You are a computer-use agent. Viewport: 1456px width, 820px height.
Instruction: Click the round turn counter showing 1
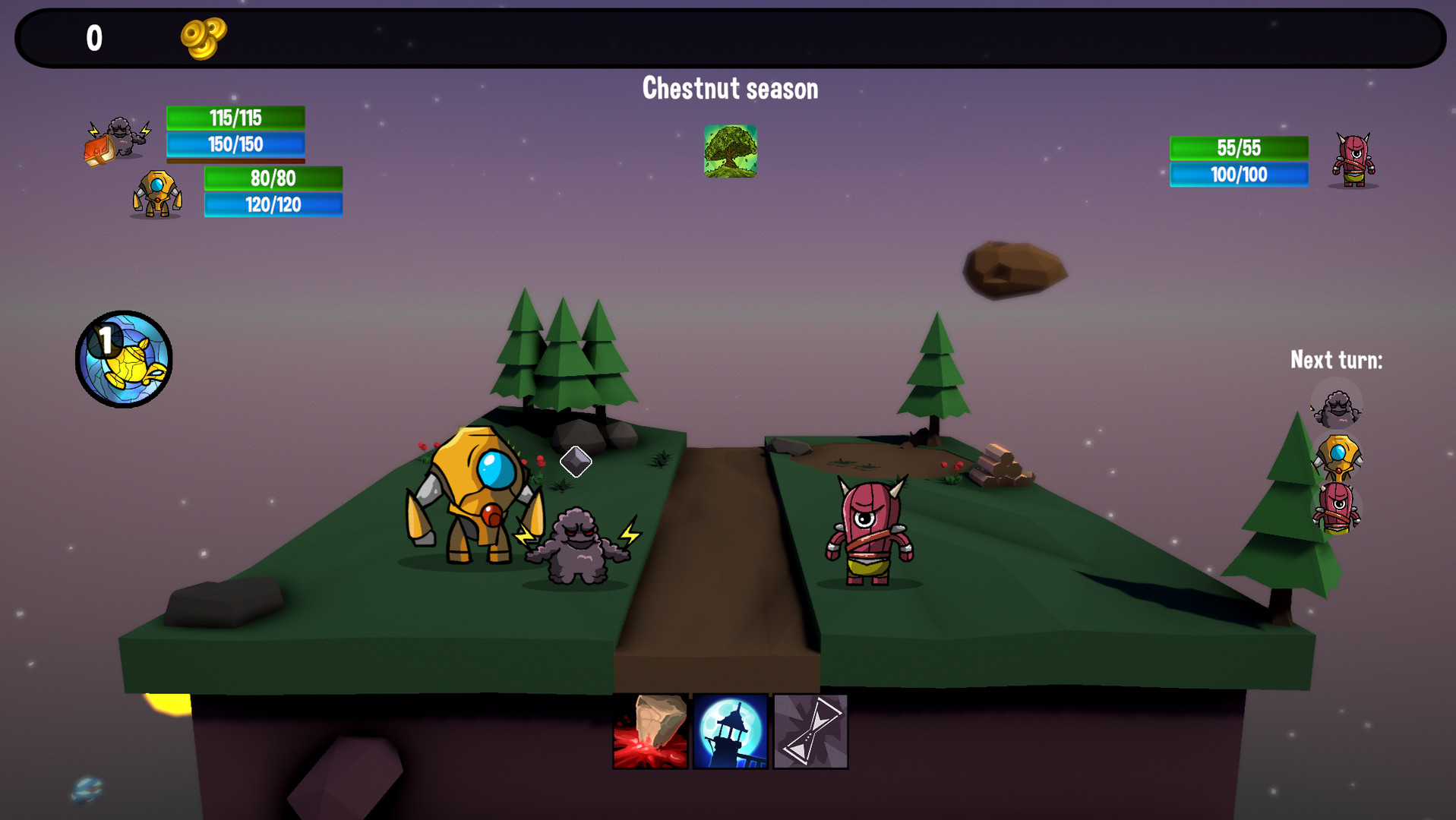[x=125, y=358]
